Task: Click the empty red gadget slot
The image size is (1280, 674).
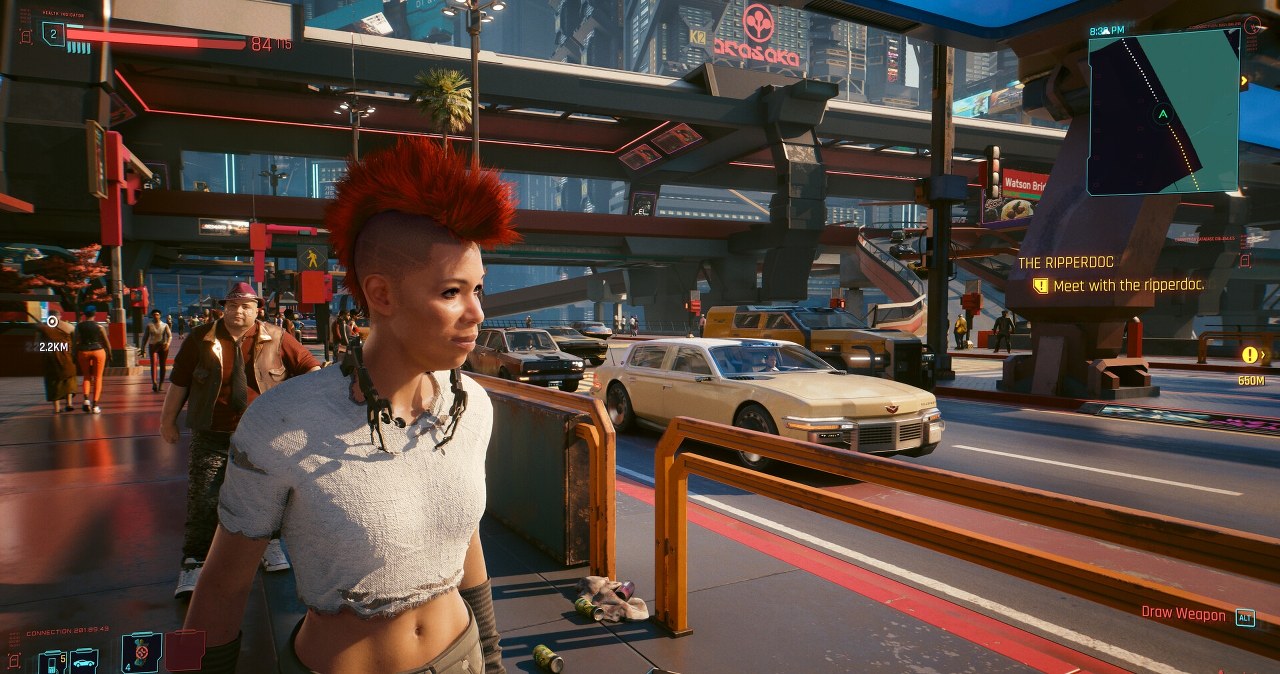Action: click(184, 650)
